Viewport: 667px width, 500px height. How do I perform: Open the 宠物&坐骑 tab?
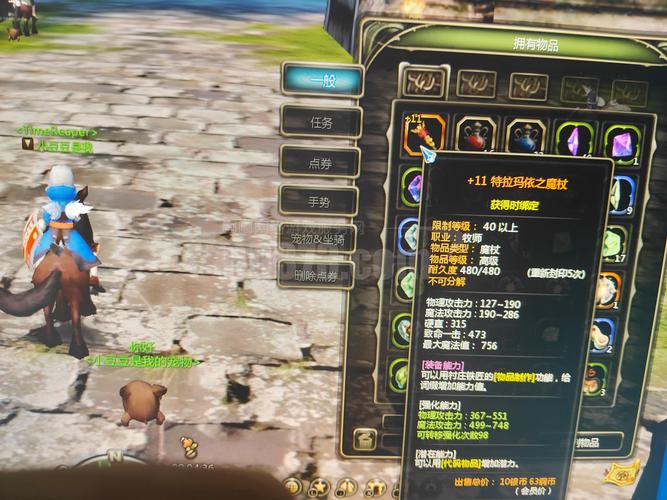click(316, 240)
